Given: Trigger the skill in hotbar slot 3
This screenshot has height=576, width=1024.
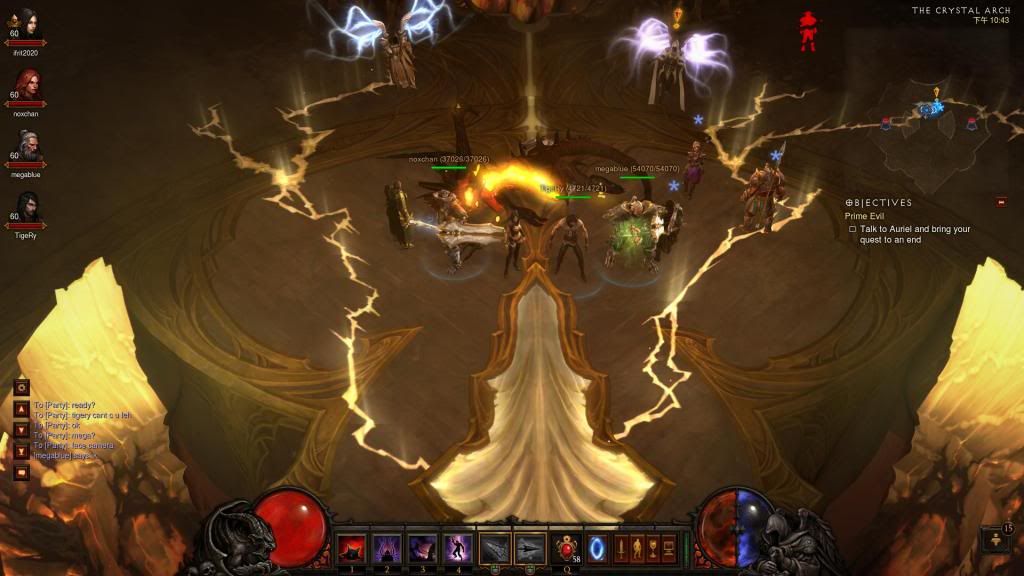Looking at the screenshot, I should point(422,549).
